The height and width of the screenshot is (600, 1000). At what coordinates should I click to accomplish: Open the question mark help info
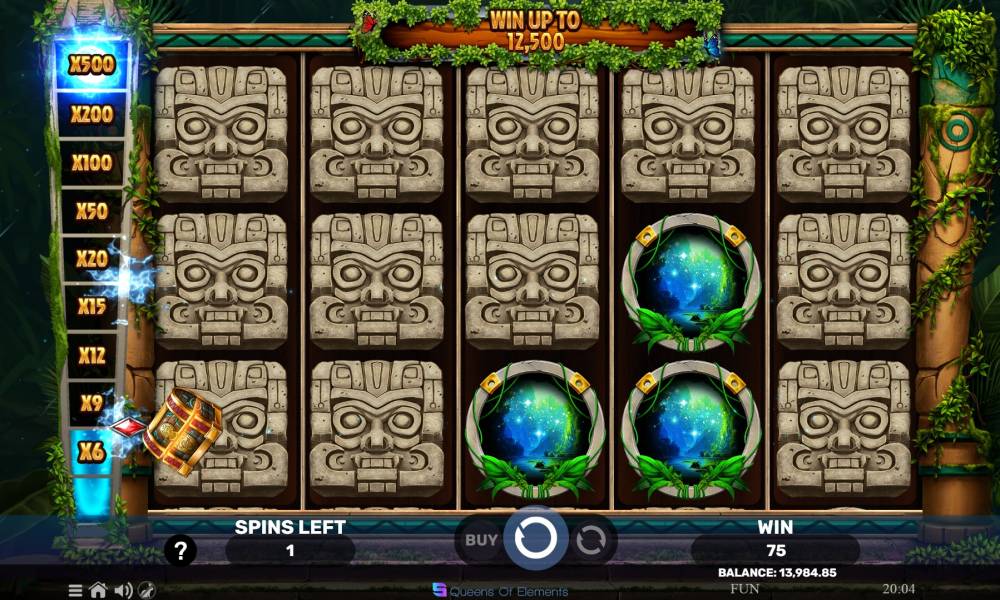pos(180,550)
